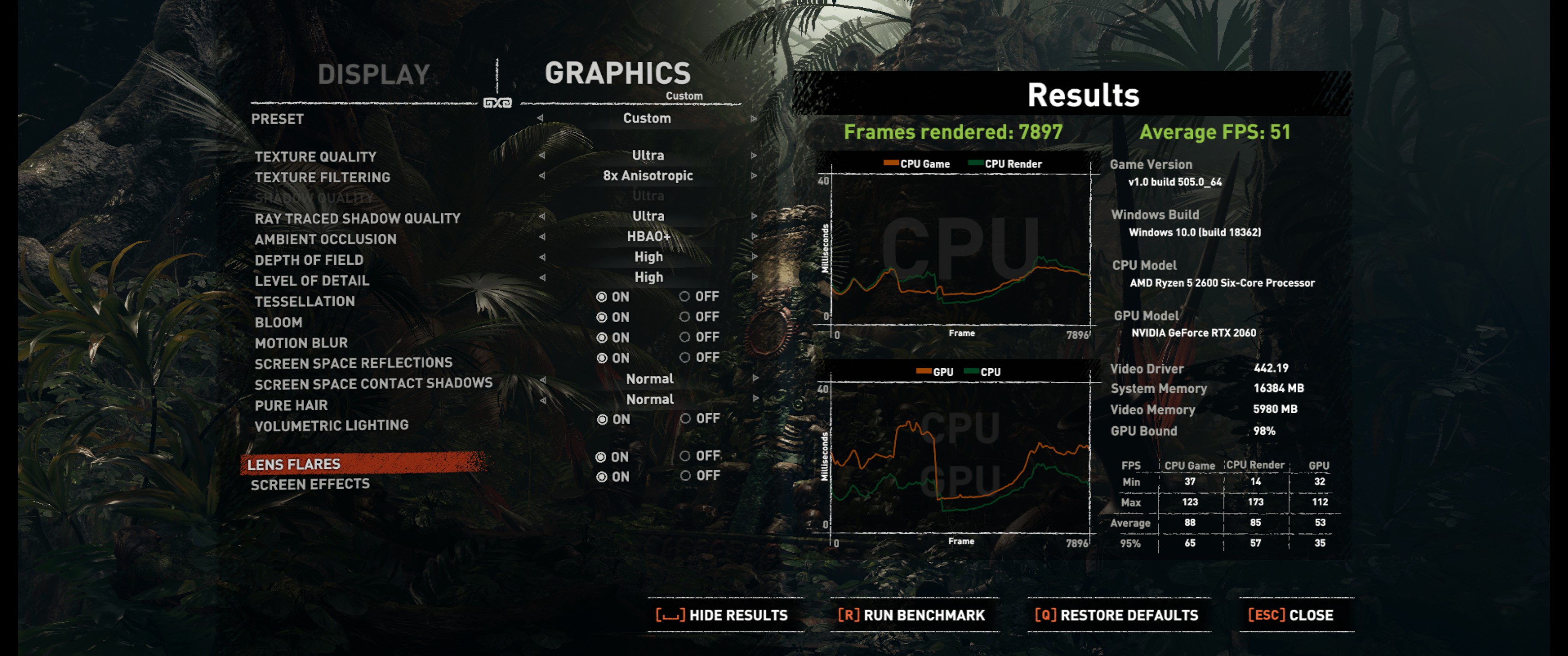Select the Lens Flares ON radio button
Screen dimensions: 1568x656
click(601, 457)
